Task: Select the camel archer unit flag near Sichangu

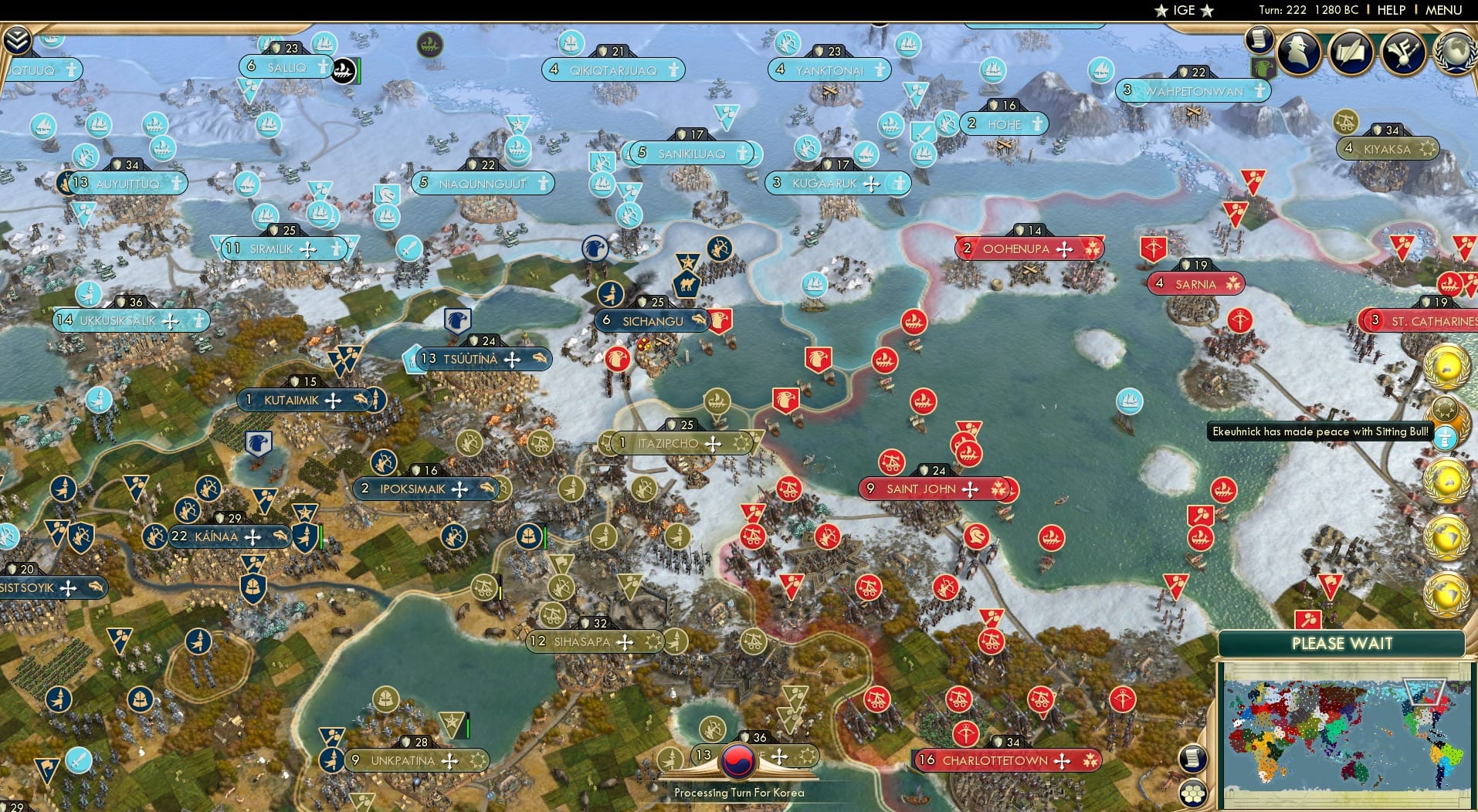Action: tap(687, 283)
